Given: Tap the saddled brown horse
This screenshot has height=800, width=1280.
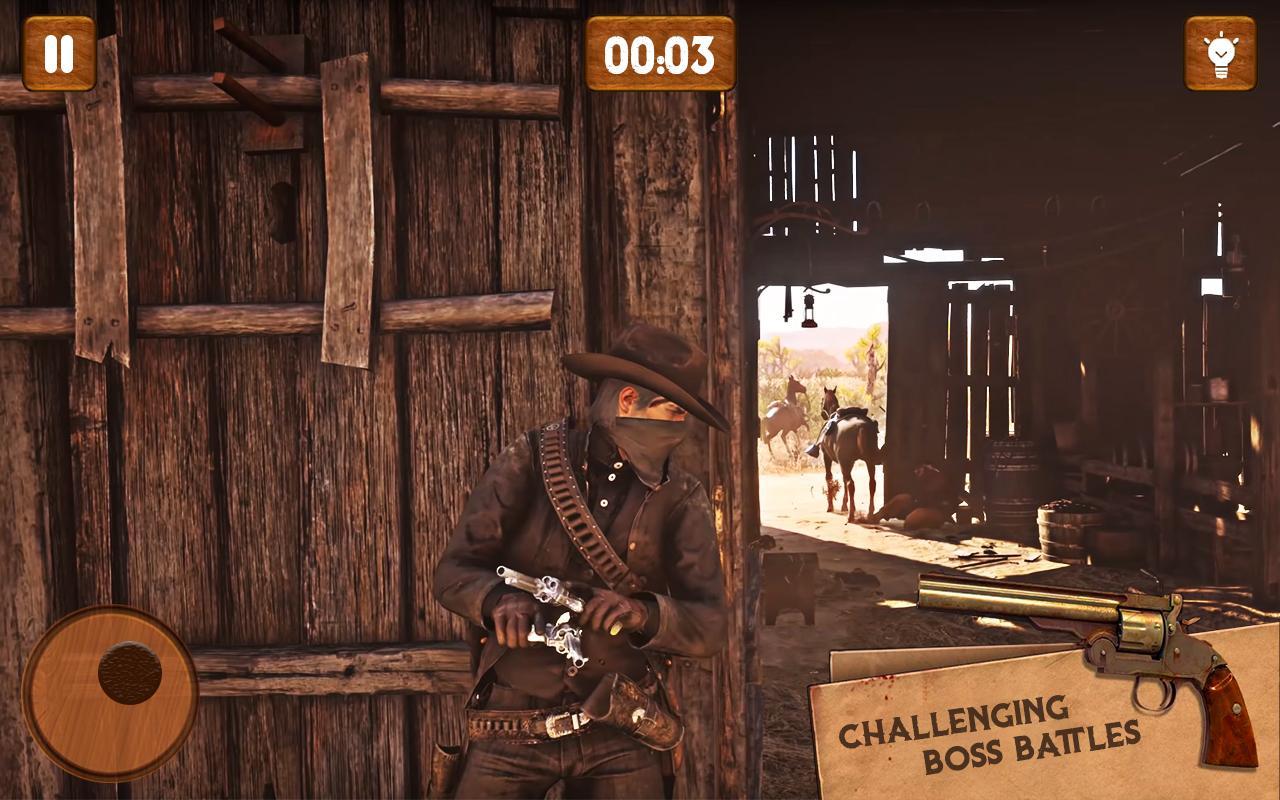Looking at the screenshot, I should click(850, 440).
